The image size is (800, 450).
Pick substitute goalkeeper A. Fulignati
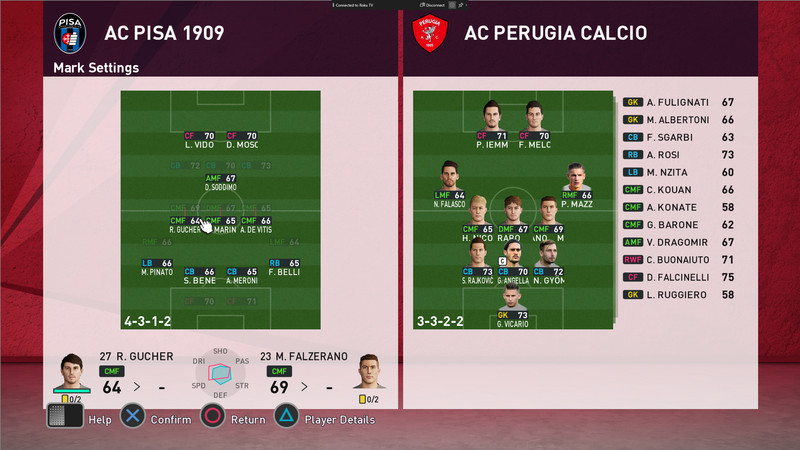(680, 101)
